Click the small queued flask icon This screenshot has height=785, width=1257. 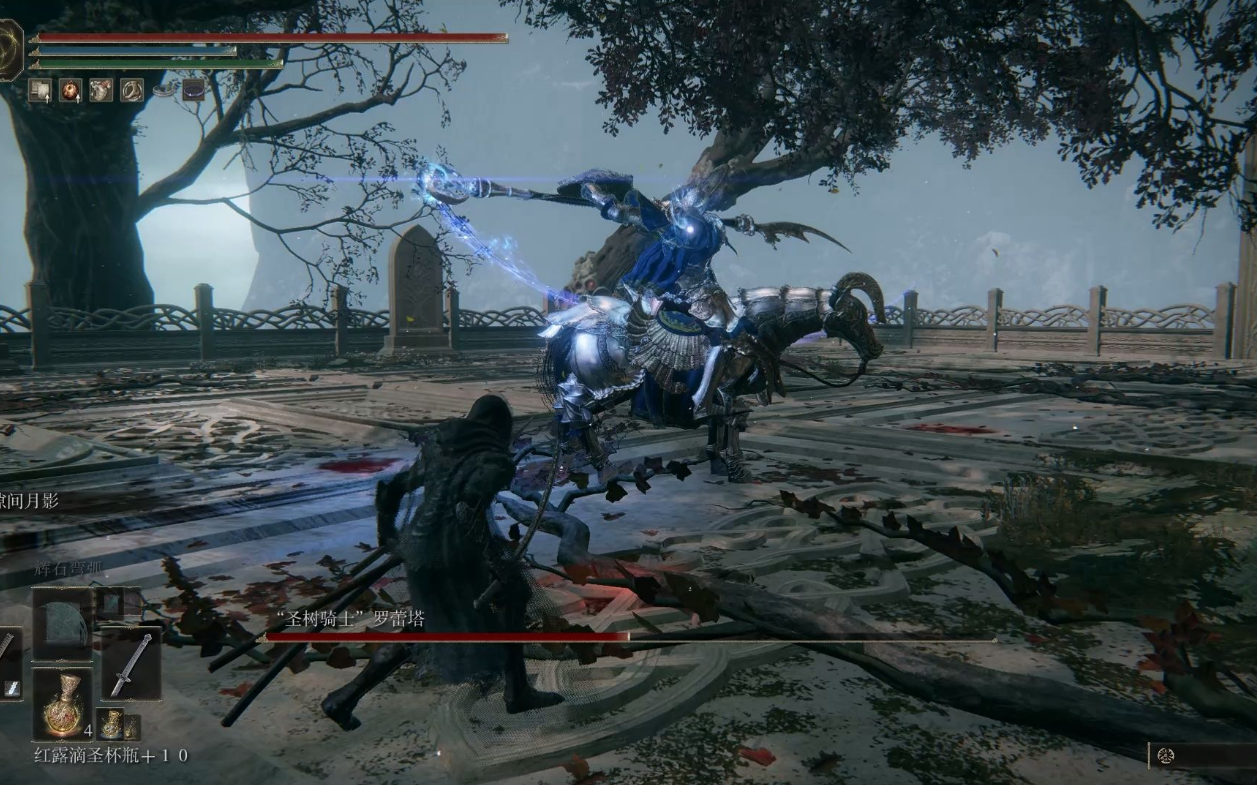pos(111,723)
